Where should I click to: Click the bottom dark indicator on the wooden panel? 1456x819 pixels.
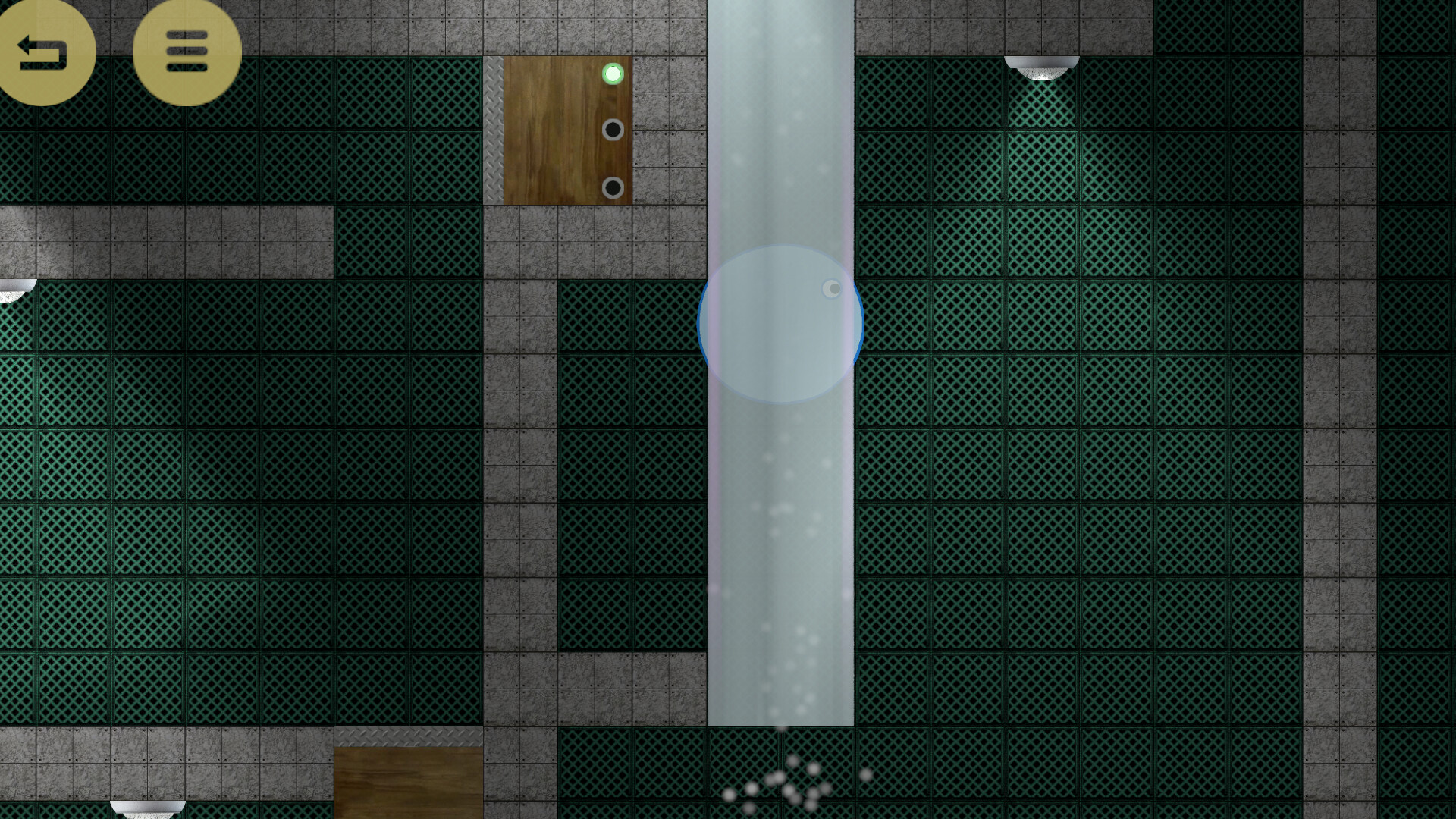[611, 187]
